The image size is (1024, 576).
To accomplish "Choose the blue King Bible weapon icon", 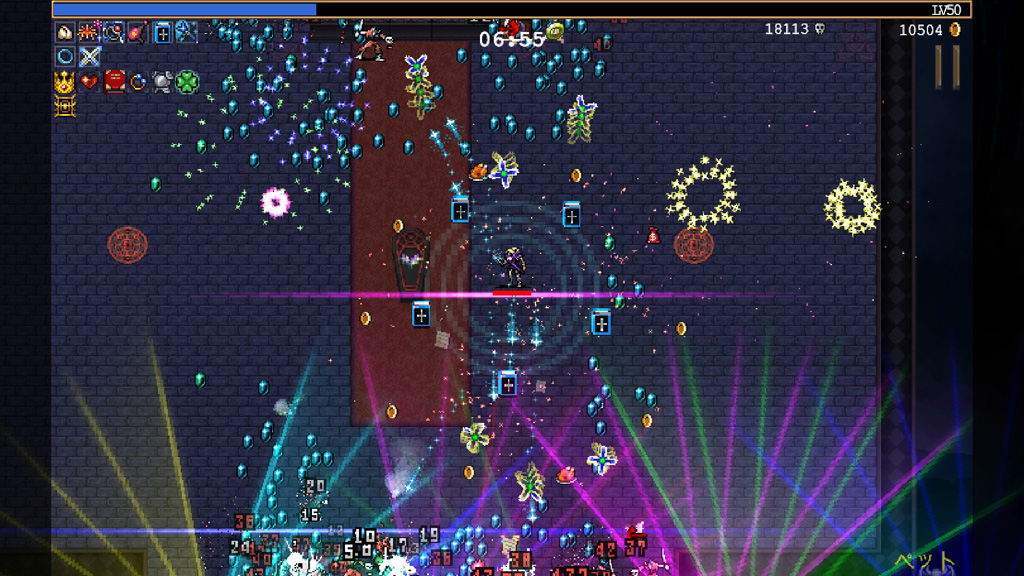I will tap(163, 32).
